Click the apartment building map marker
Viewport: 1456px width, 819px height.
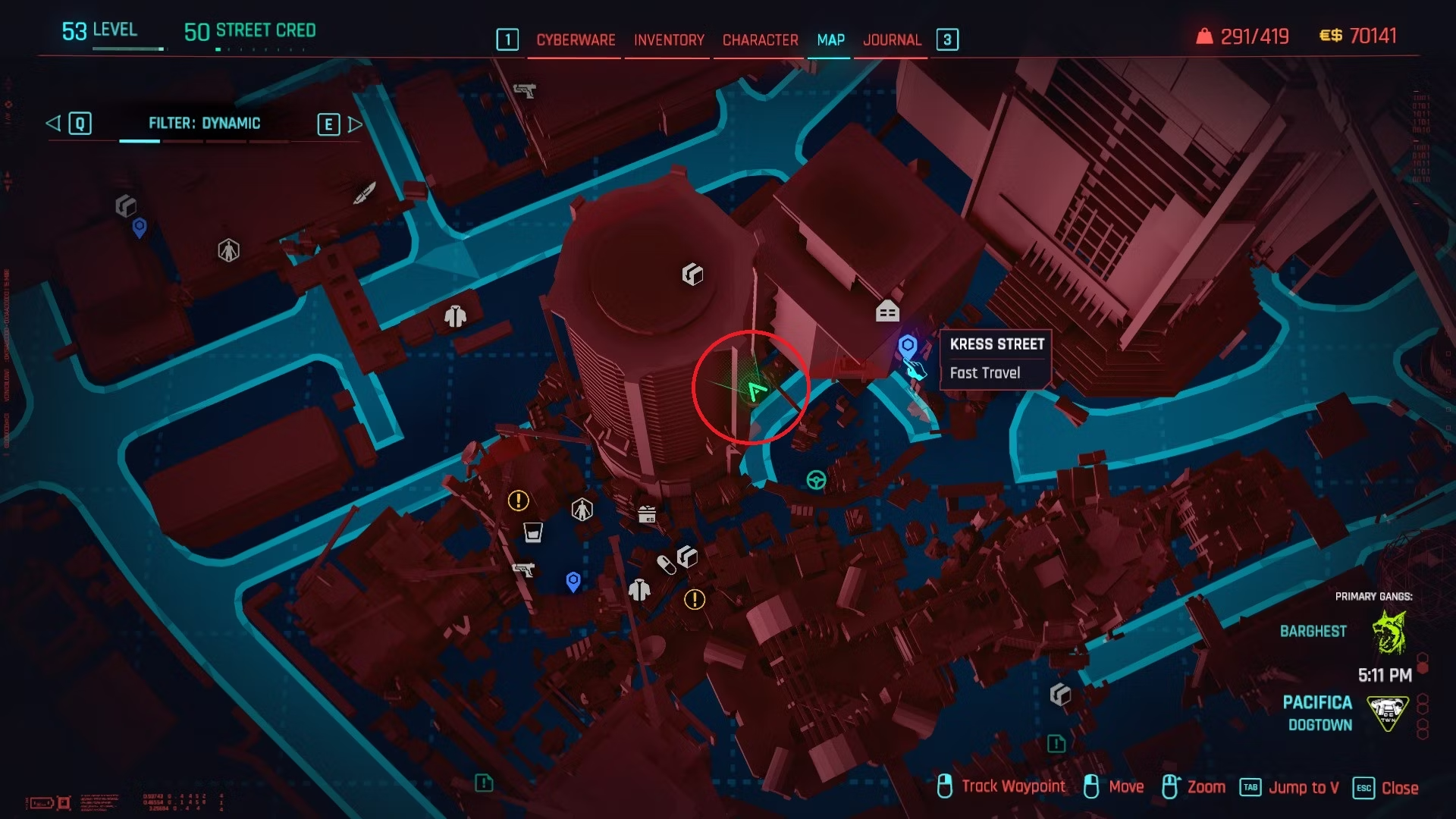tap(887, 311)
